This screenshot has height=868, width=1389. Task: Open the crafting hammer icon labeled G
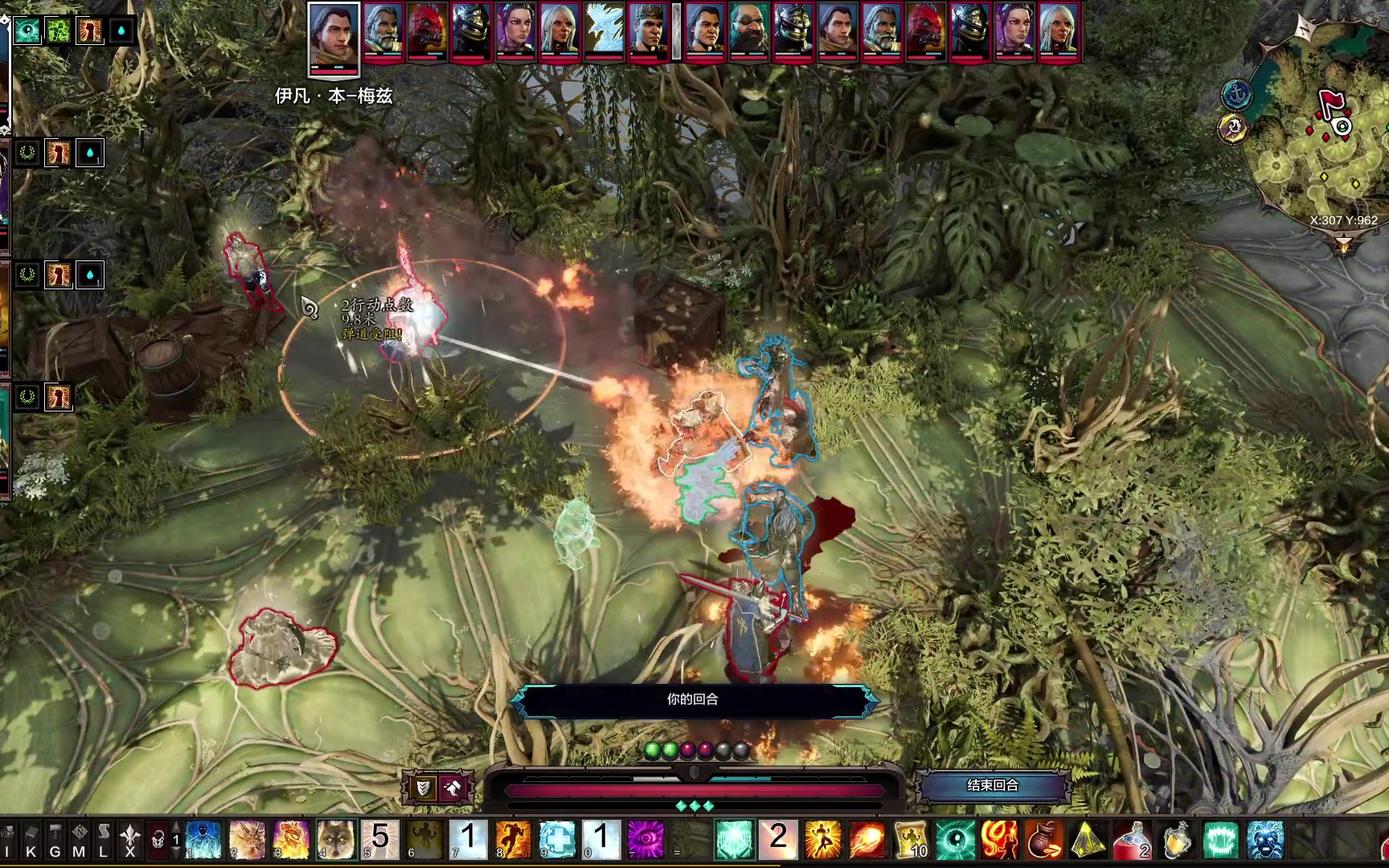point(55,840)
